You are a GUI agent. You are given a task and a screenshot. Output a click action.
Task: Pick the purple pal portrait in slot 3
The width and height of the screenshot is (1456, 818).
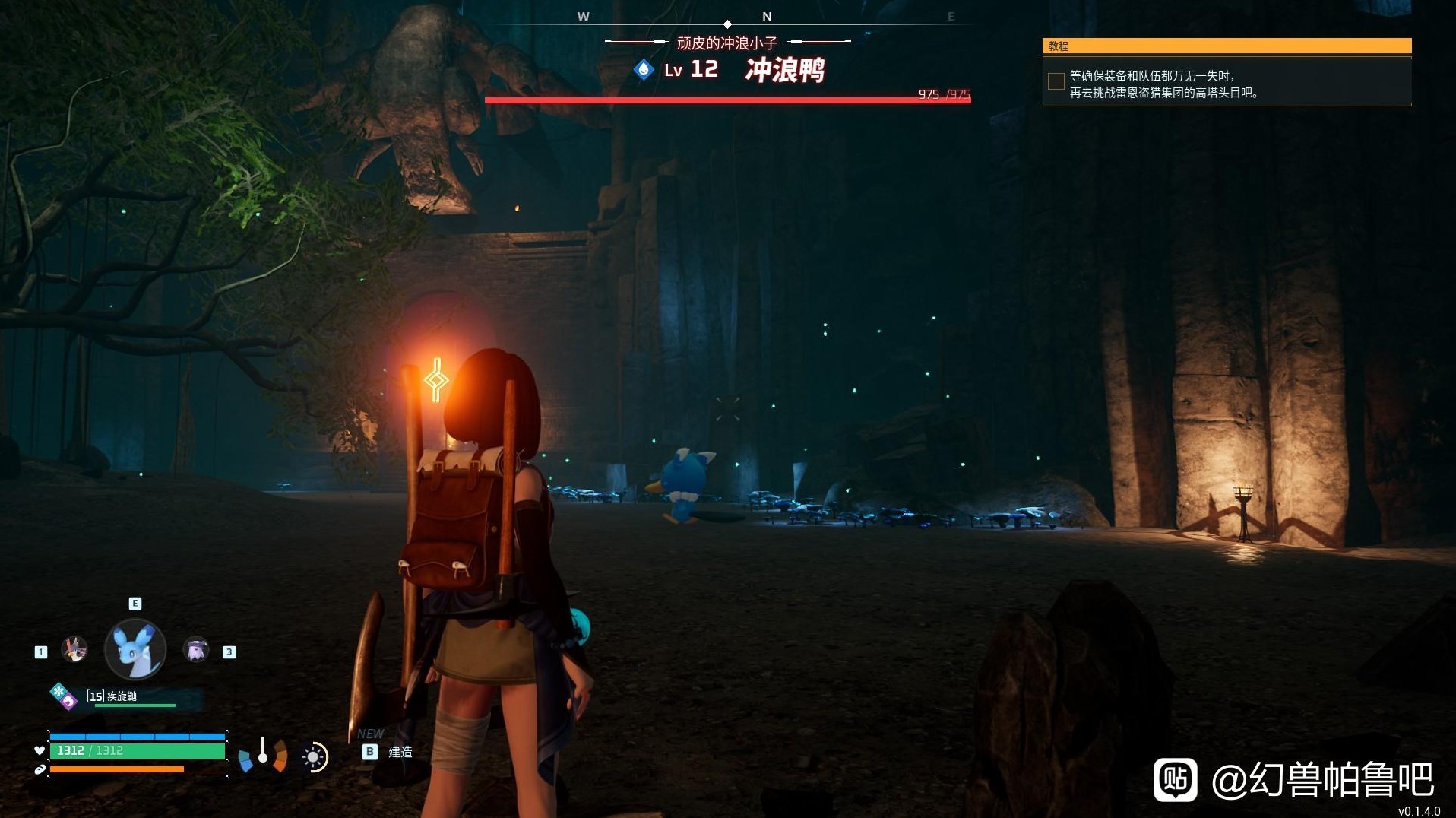click(x=196, y=650)
